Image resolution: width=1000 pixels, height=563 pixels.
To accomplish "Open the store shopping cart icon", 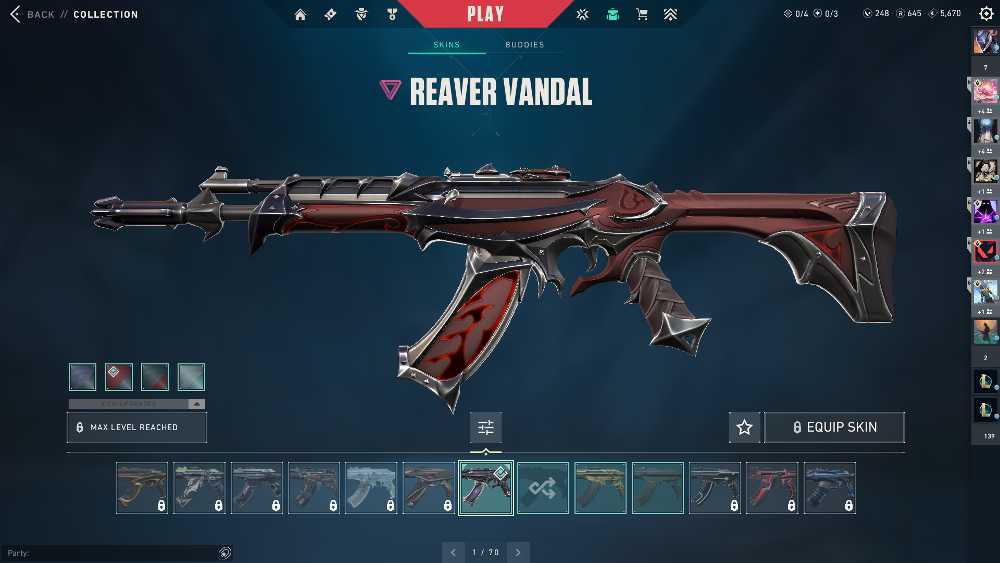I will point(642,14).
